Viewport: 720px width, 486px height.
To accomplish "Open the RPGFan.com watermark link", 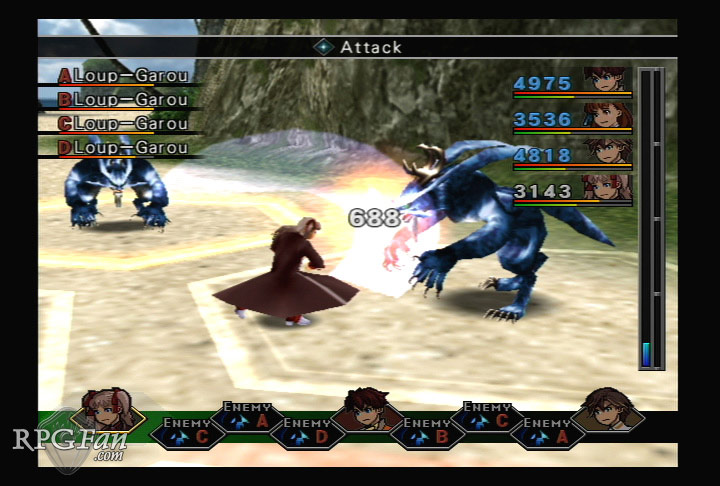I will point(68,442).
